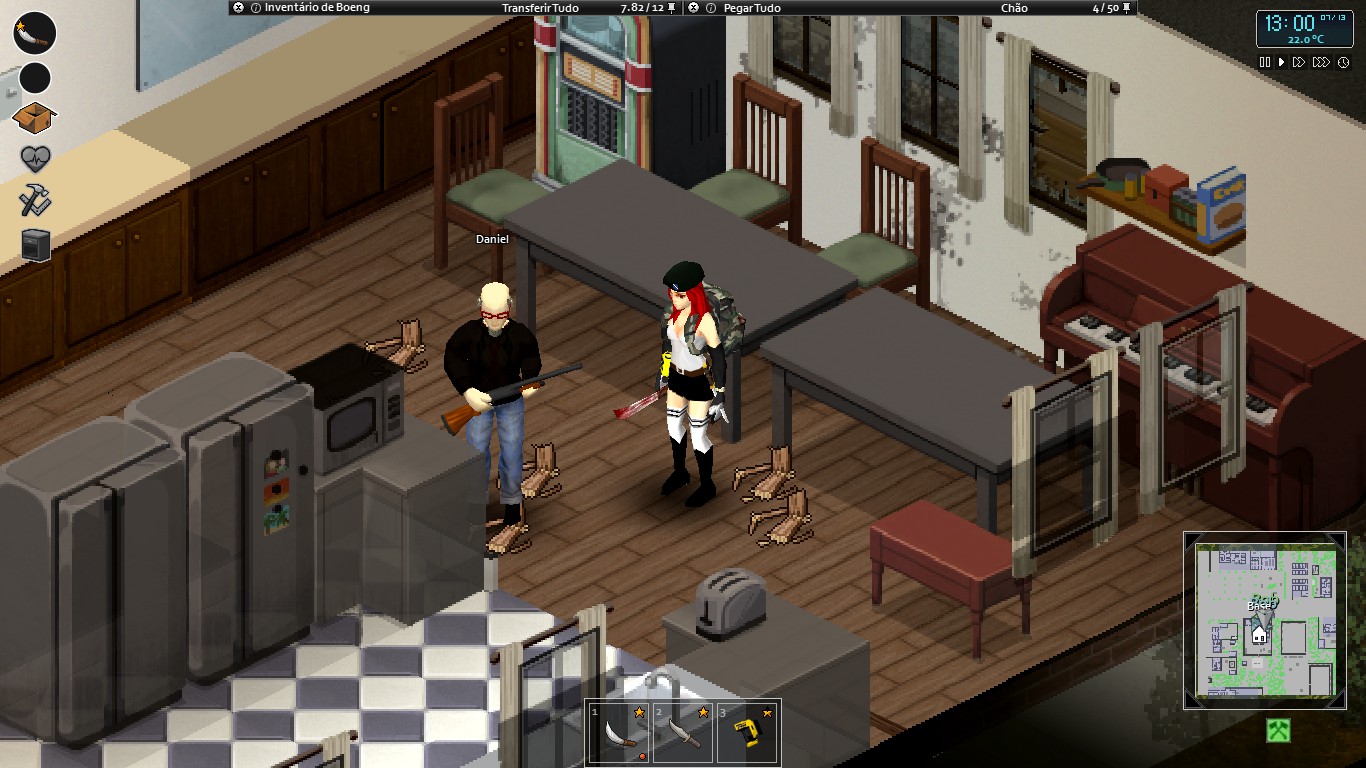Activate the fastest speed triple-arrow control
This screenshot has height=768, width=1366.
(x=1322, y=62)
